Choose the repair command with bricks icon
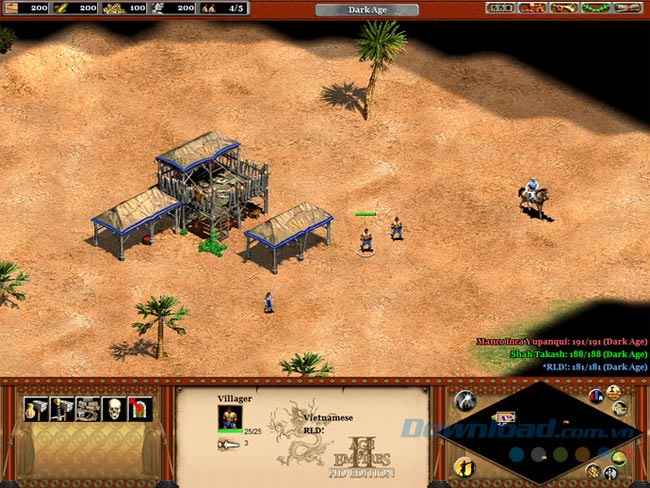 pos(88,409)
